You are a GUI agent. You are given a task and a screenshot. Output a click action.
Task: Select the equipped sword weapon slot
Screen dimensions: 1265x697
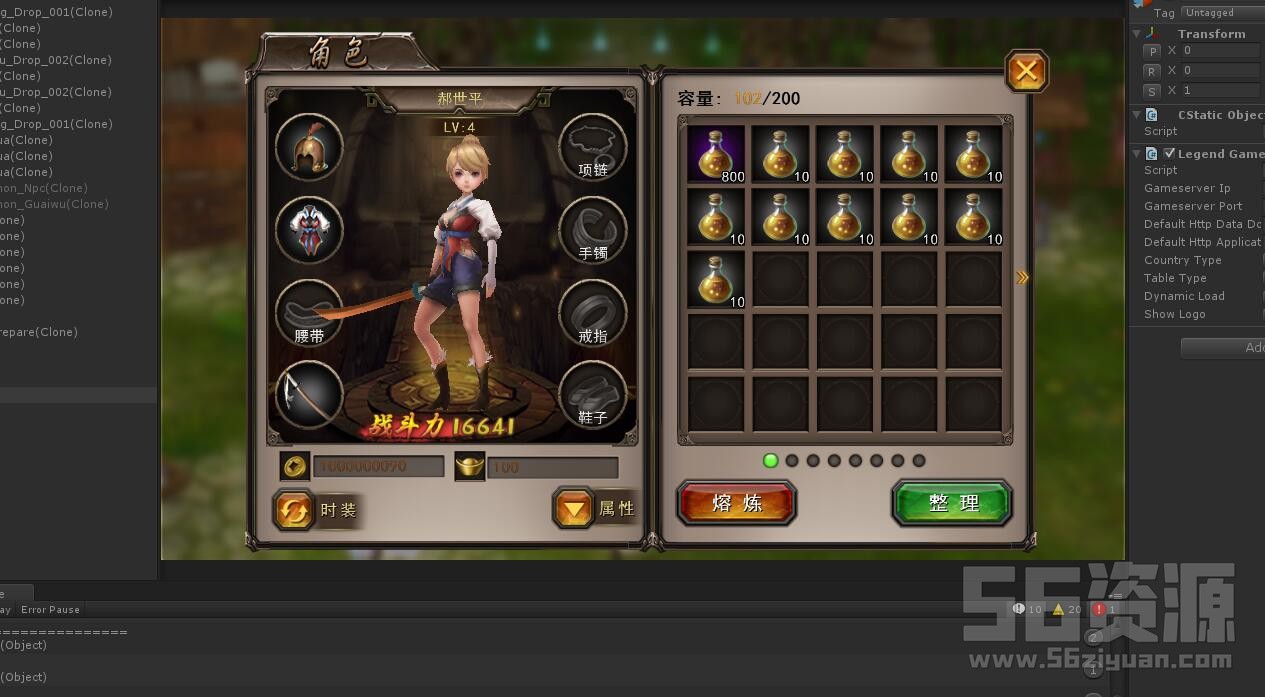click(x=309, y=395)
